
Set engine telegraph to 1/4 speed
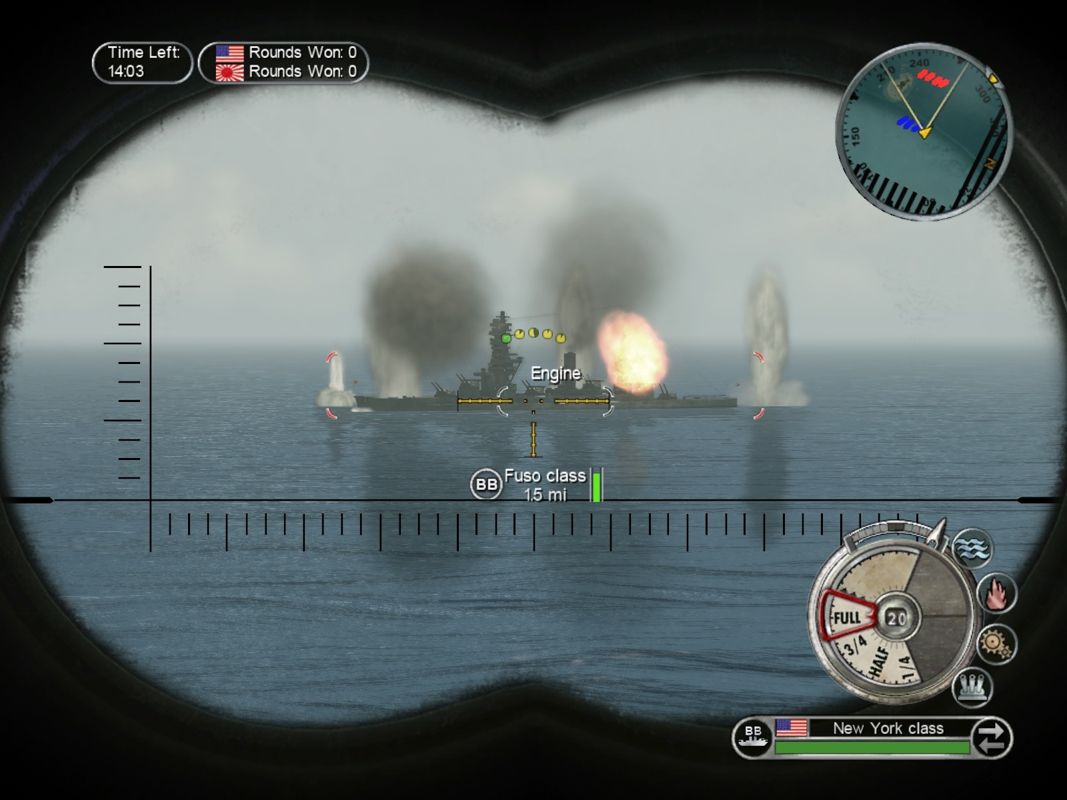click(x=904, y=665)
